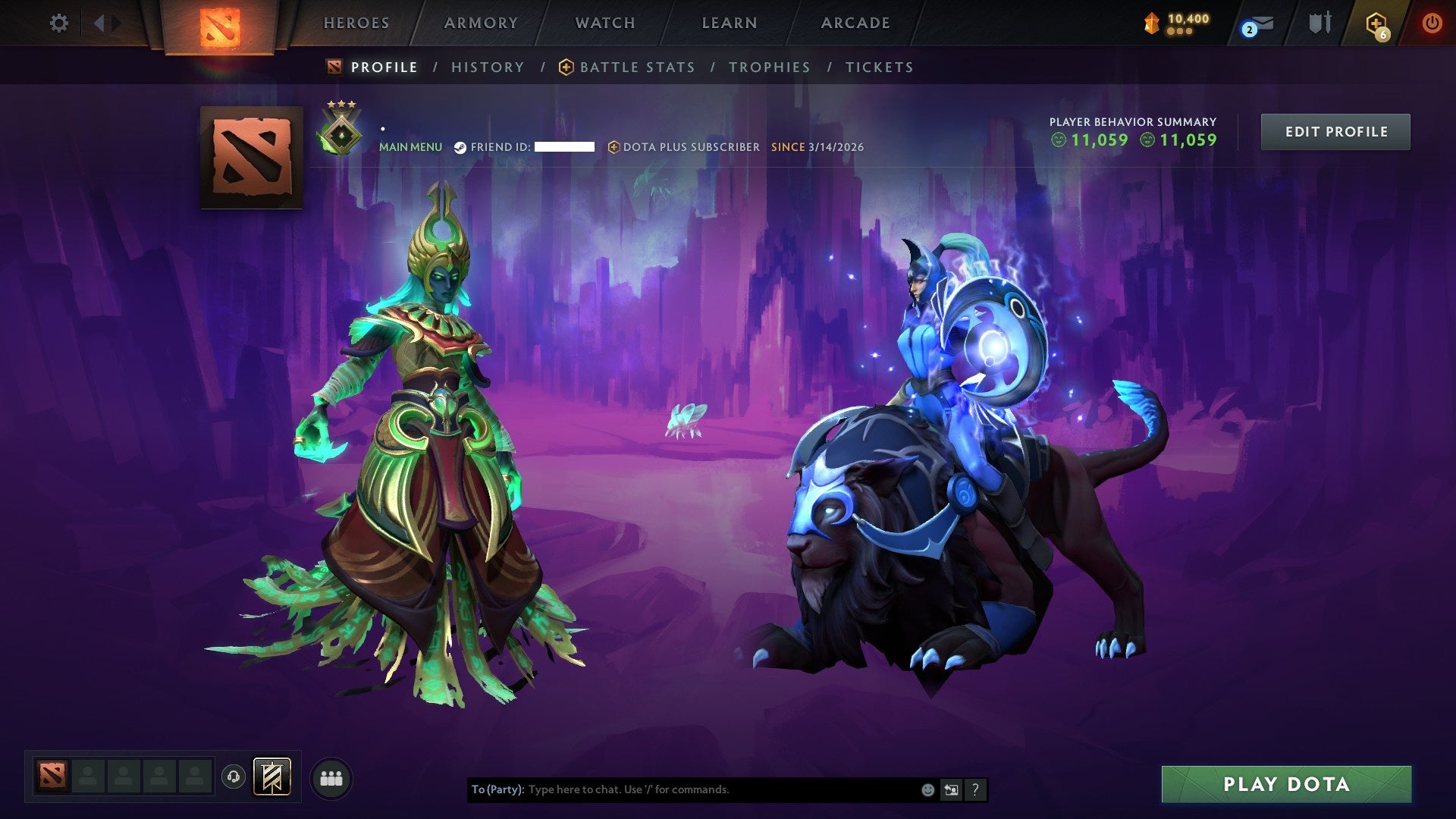
Task: Click the party chat input field
Action: tap(682, 789)
